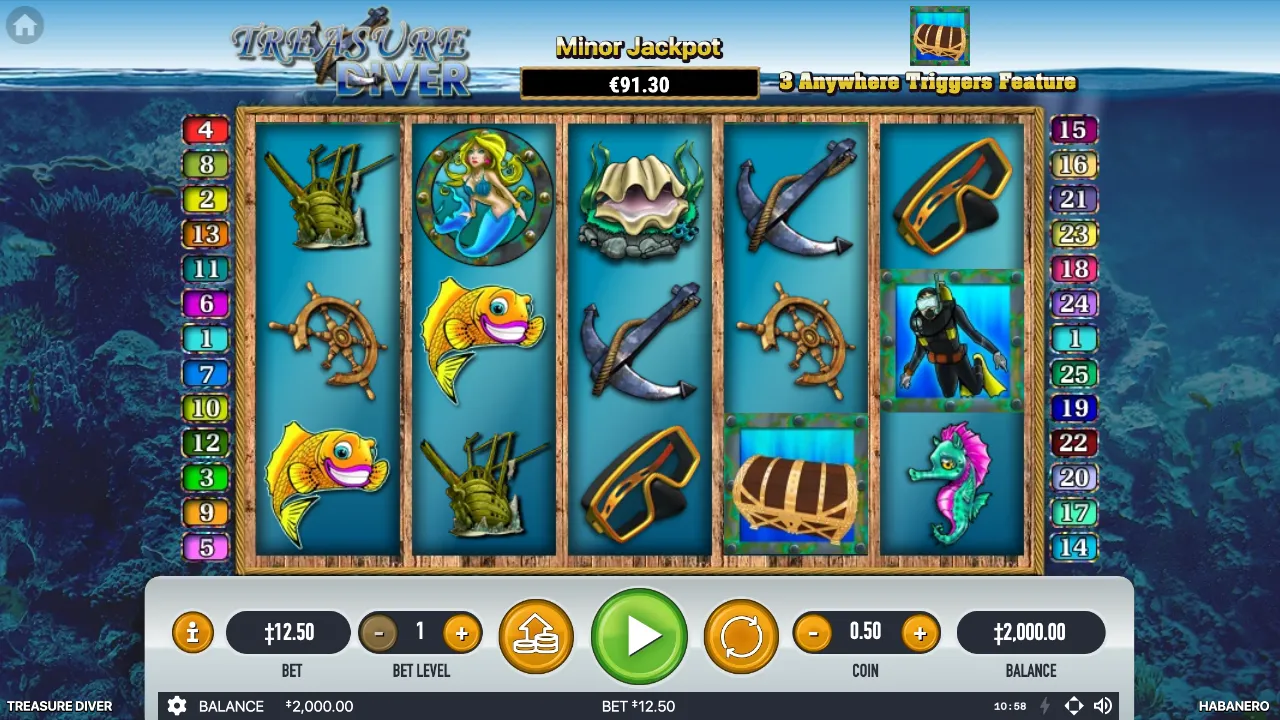Select payline 4 on the left panel
This screenshot has width=1280, height=720.
[x=205, y=130]
